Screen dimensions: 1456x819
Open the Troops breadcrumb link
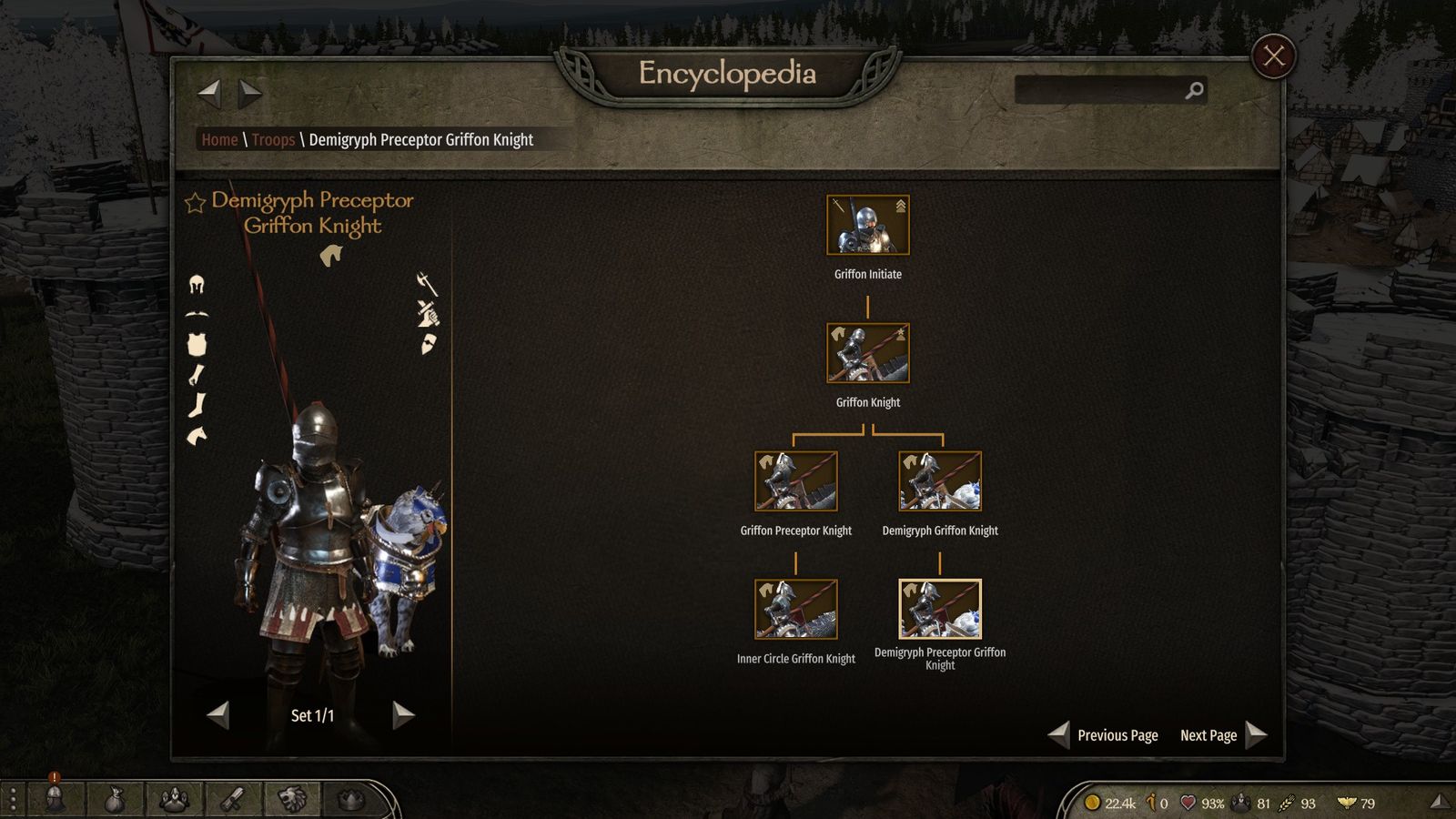point(273,140)
